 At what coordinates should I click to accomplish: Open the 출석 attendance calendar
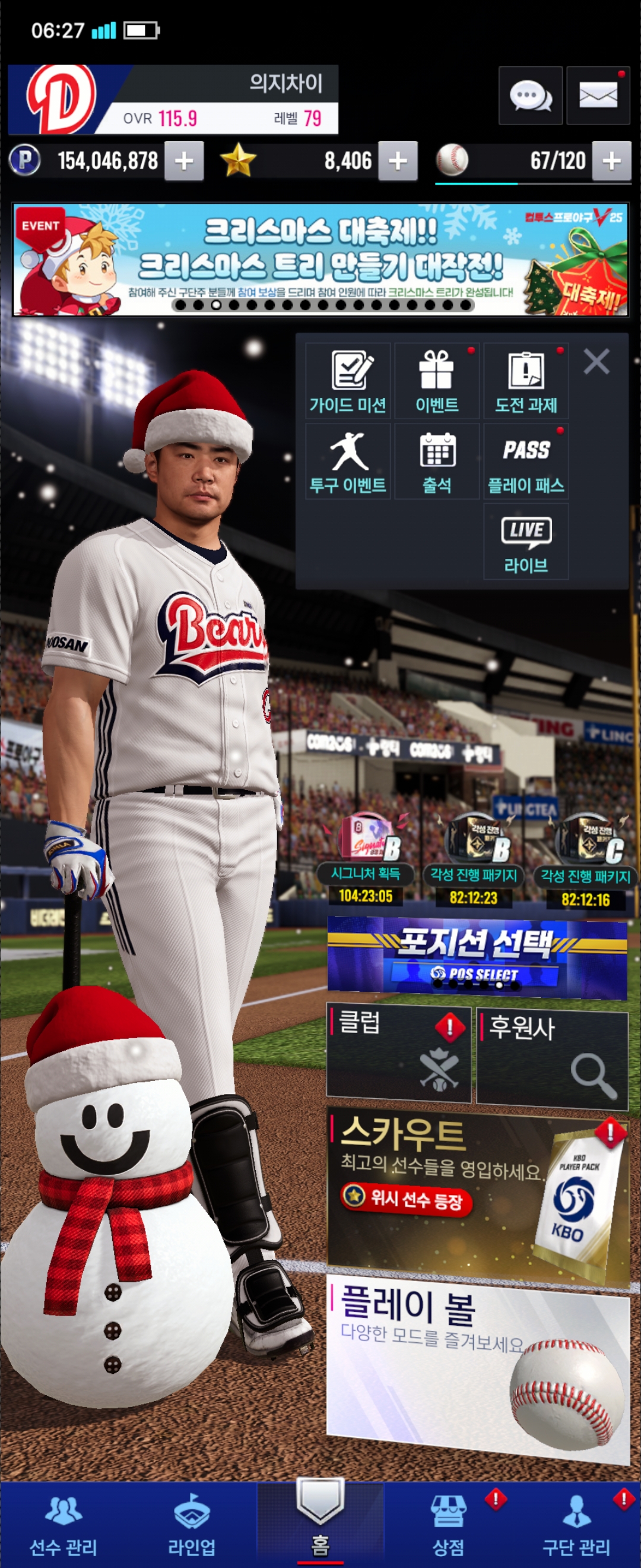pyautogui.click(x=437, y=461)
